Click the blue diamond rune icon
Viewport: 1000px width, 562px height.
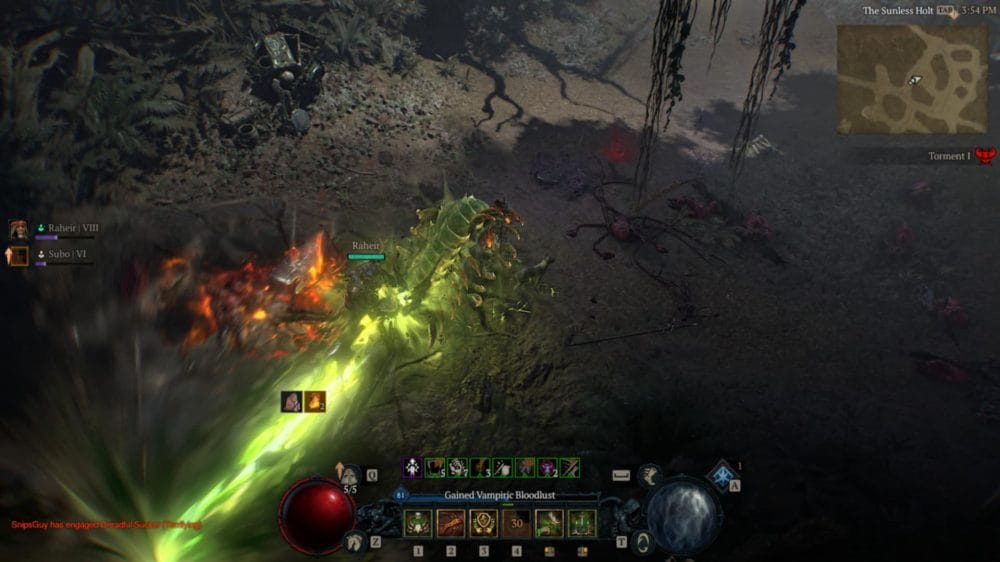[720, 476]
